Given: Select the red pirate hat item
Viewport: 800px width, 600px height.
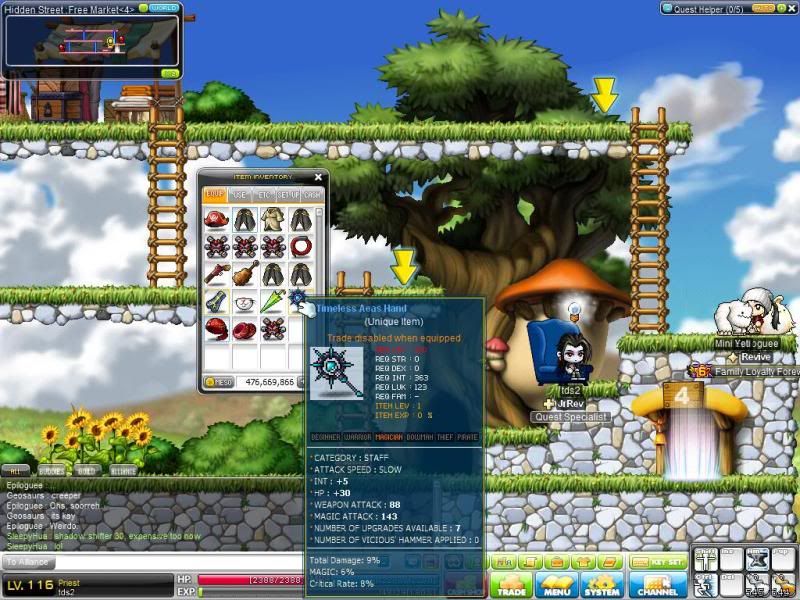Looking at the screenshot, I should pyautogui.click(x=215, y=220).
